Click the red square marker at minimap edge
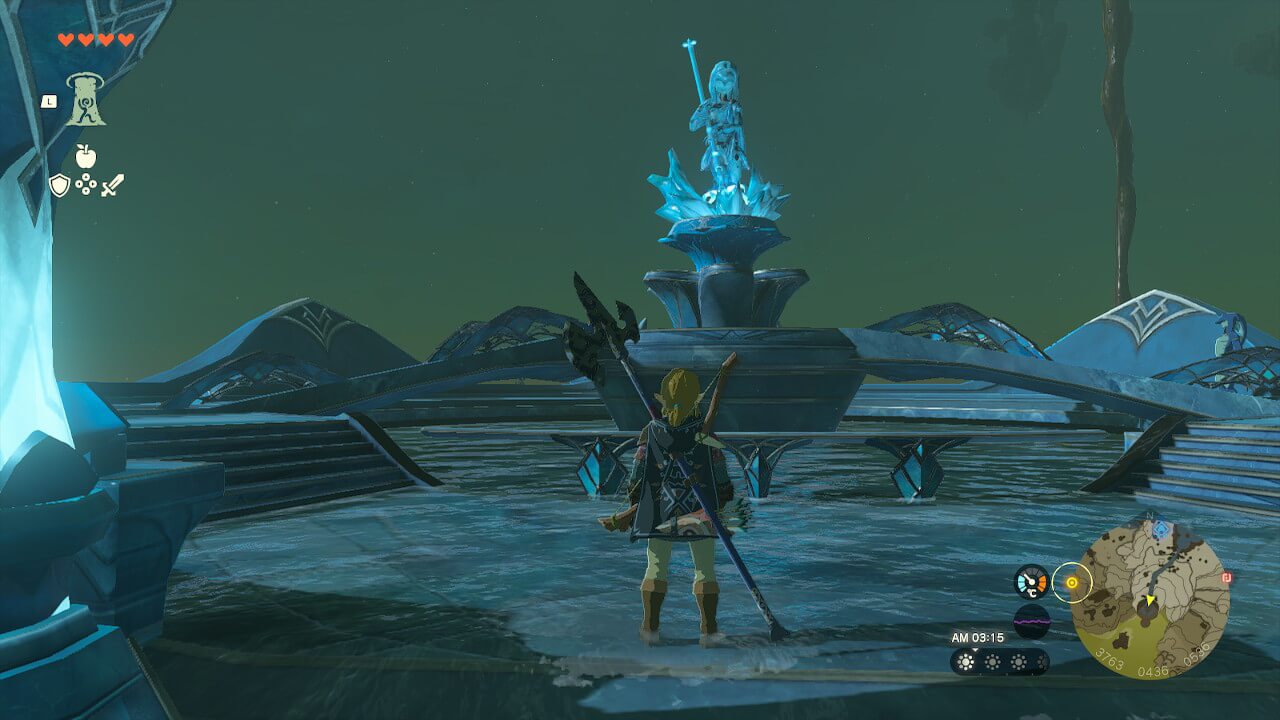 (1226, 577)
